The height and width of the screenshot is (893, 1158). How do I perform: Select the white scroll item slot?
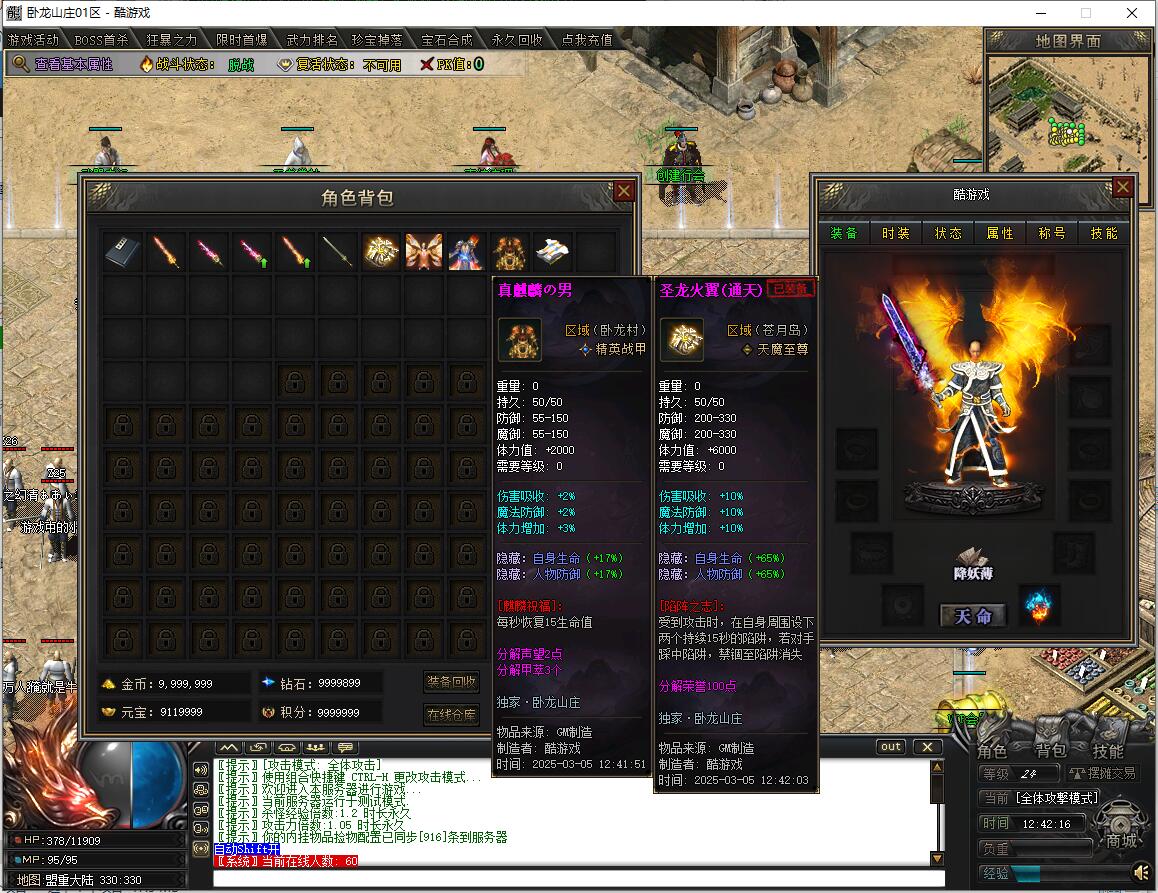click(x=553, y=252)
